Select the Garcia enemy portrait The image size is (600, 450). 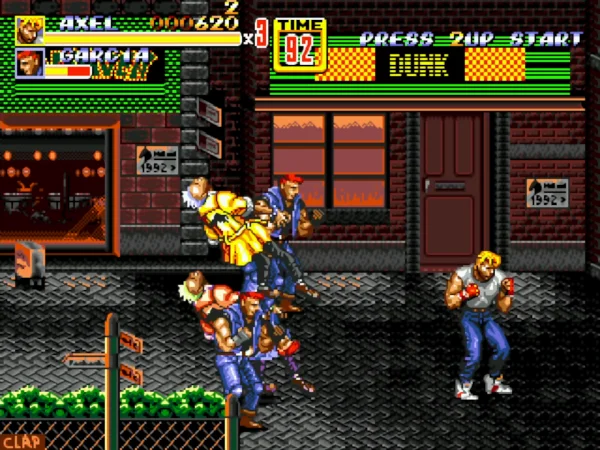tap(29, 64)
